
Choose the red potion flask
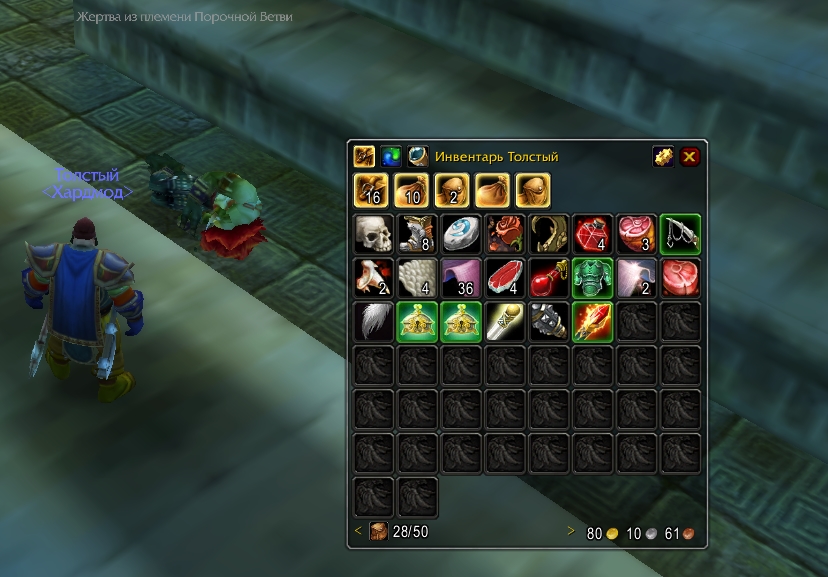549,278
